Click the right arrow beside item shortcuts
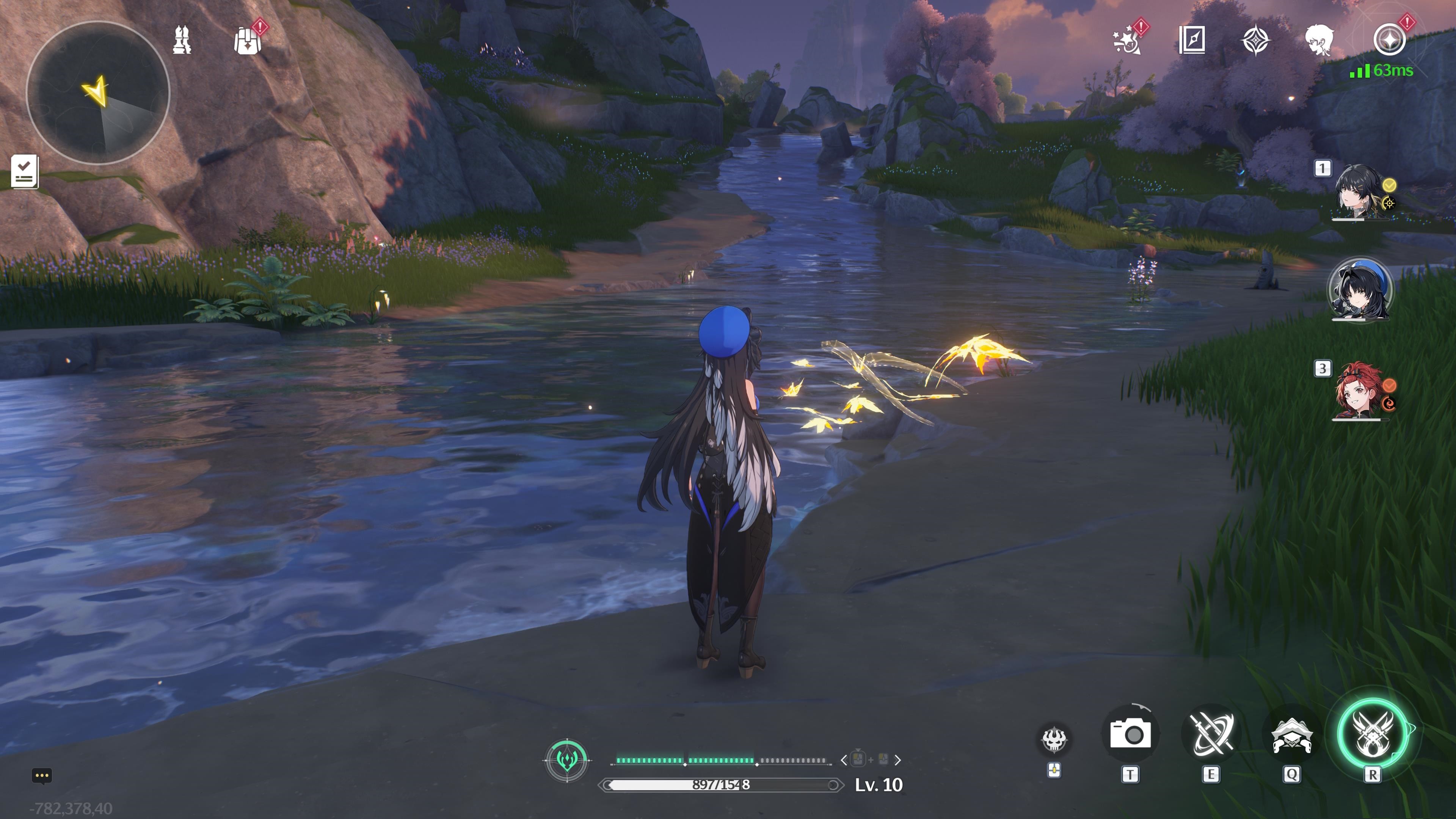This screenshot has height=819, width=1456. point(897,760)
